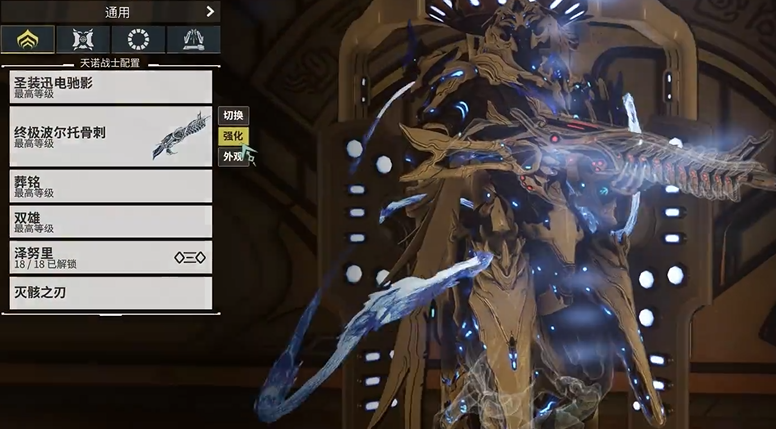Viewport: 776px width, 429px height.
Task: Switch to the fourth loadout category tab
Action: [x=193, y=39]
